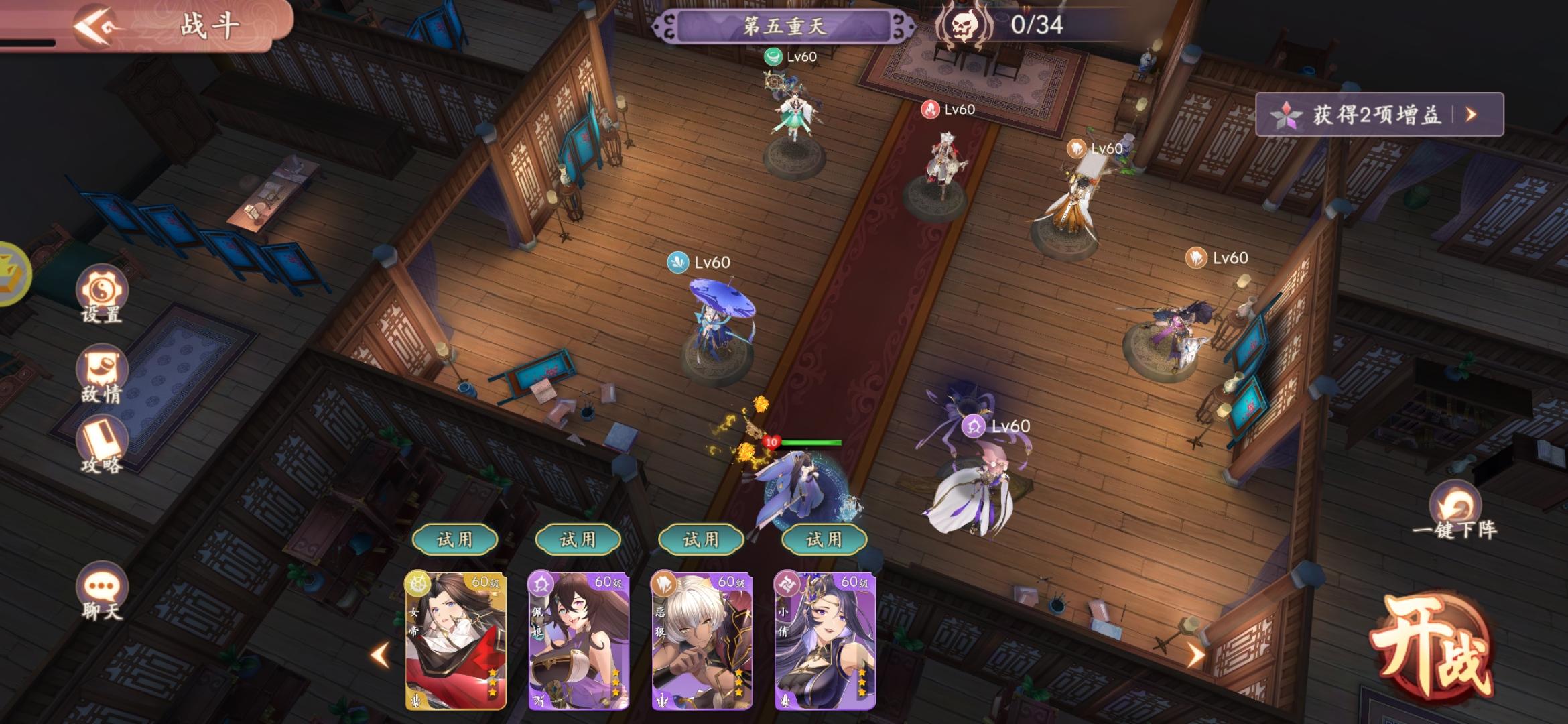Click 试用 above the 女帝 card

click(455, 539)
